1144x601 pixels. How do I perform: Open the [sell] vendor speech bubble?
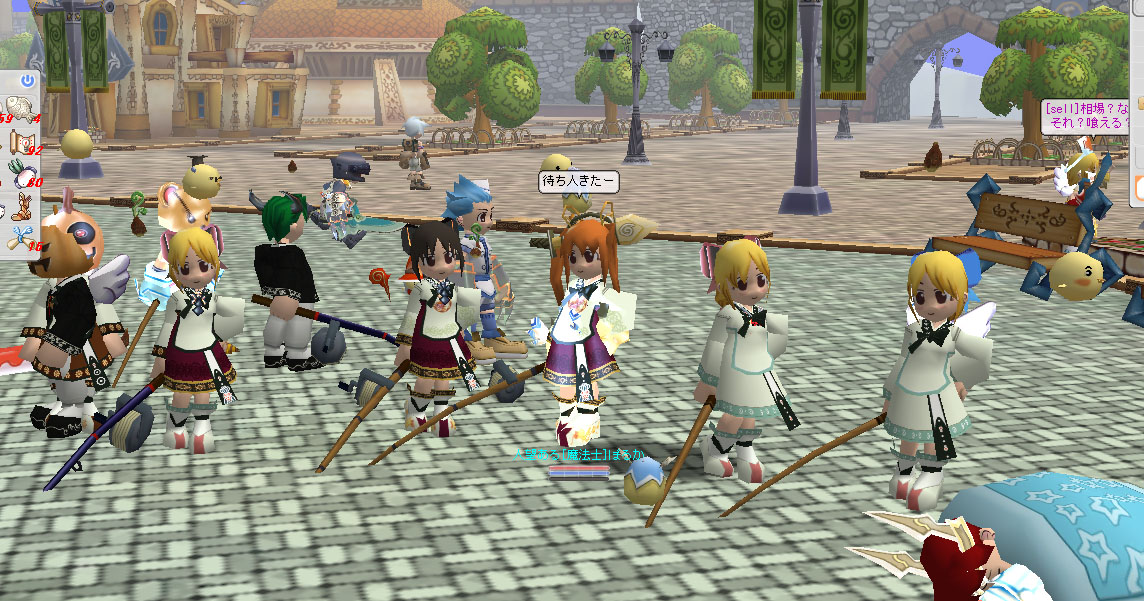coord(1090,116)
